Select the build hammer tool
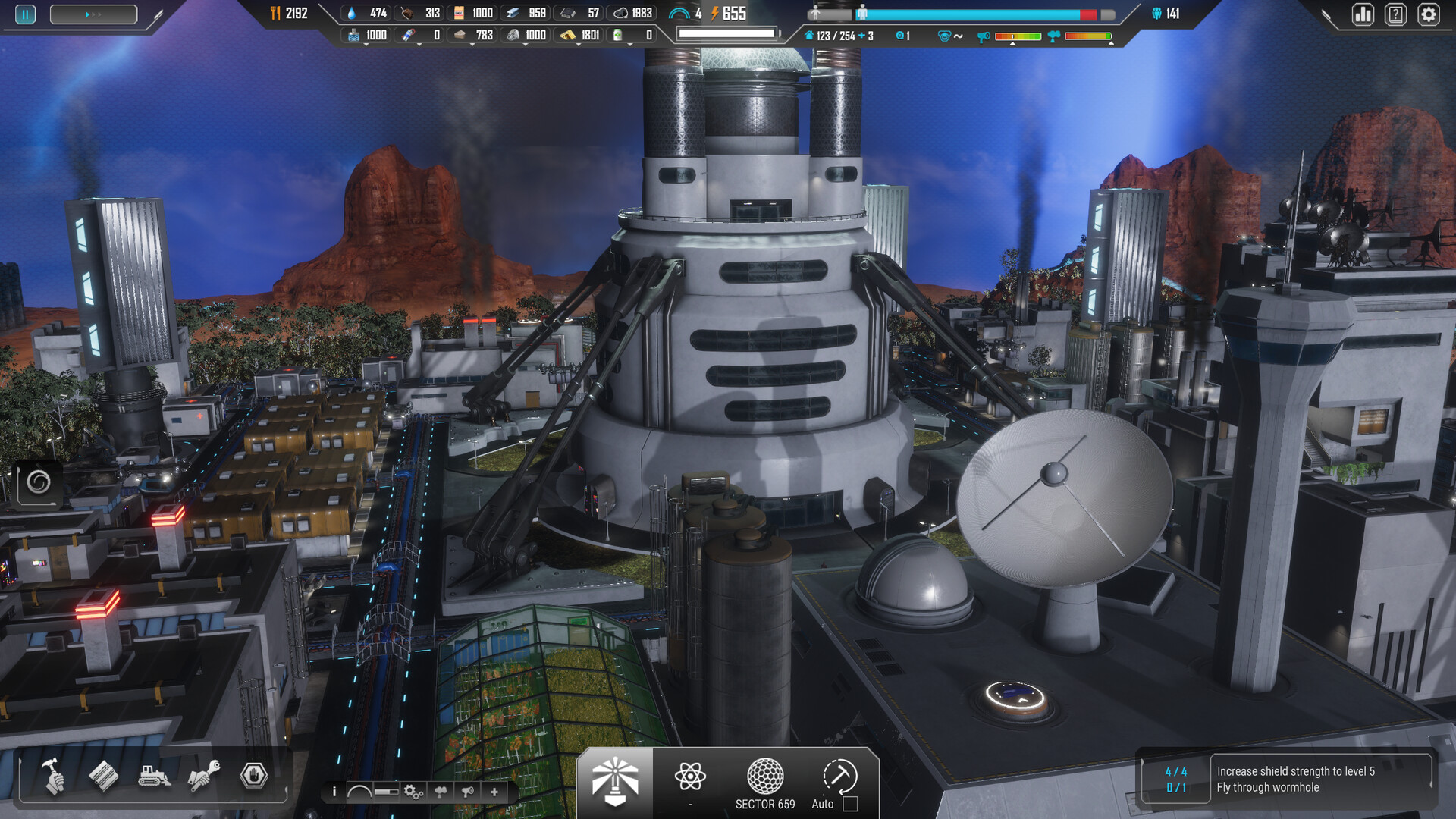Screen dimensions: 1456x819 (53, 777)
